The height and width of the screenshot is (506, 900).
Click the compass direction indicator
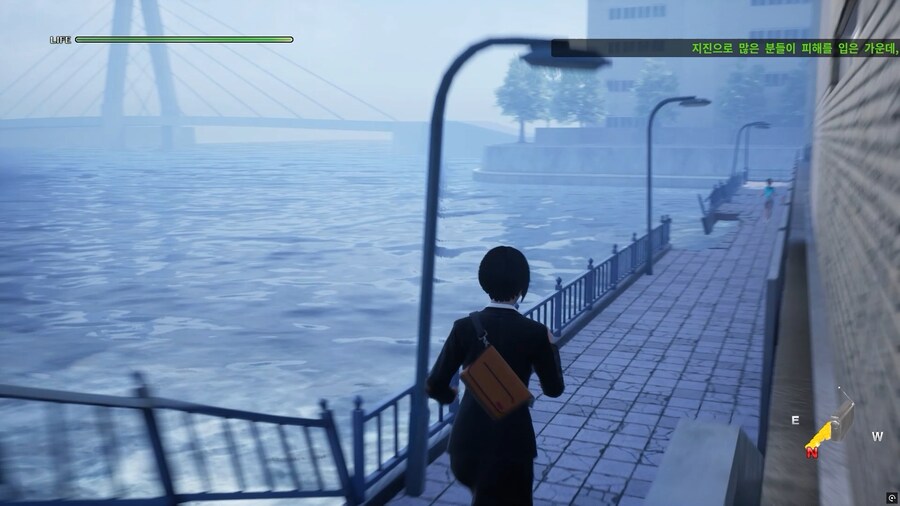[x=833, y=425]
